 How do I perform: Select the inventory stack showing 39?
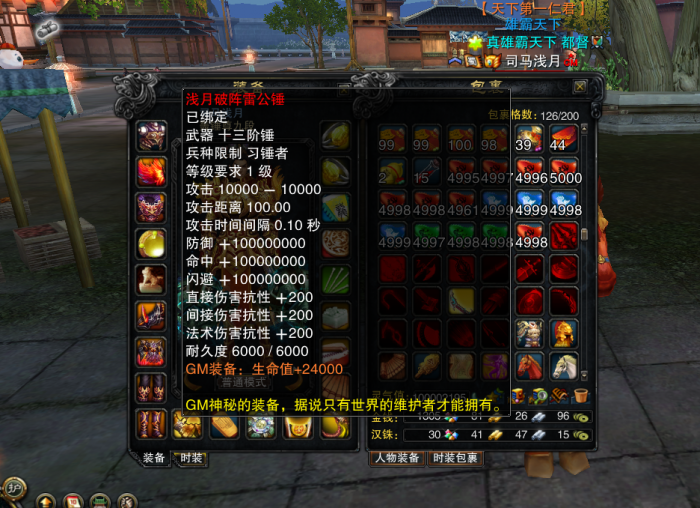point(530,138)
